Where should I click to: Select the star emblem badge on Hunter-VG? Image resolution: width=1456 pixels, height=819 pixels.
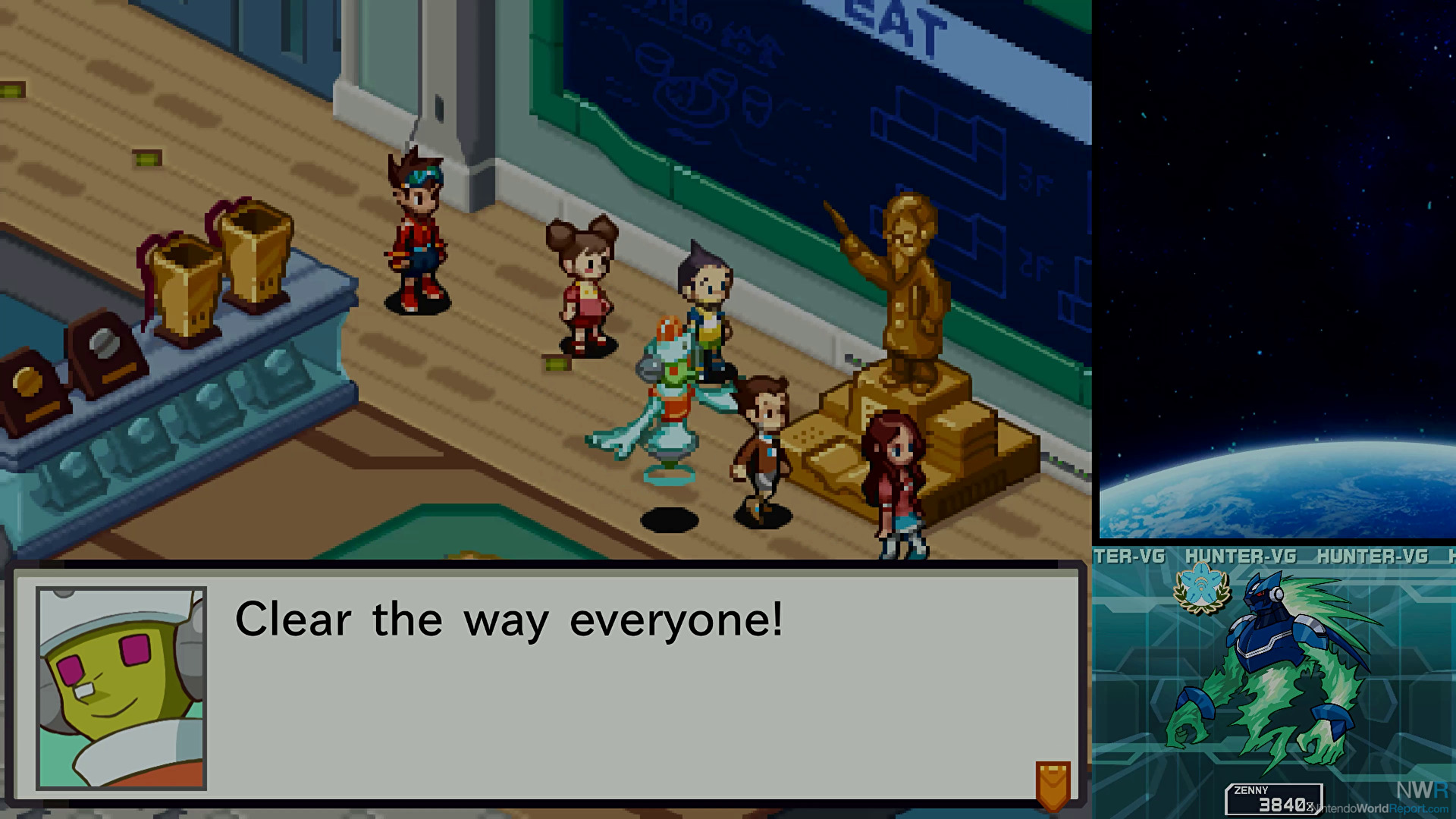1201,591
